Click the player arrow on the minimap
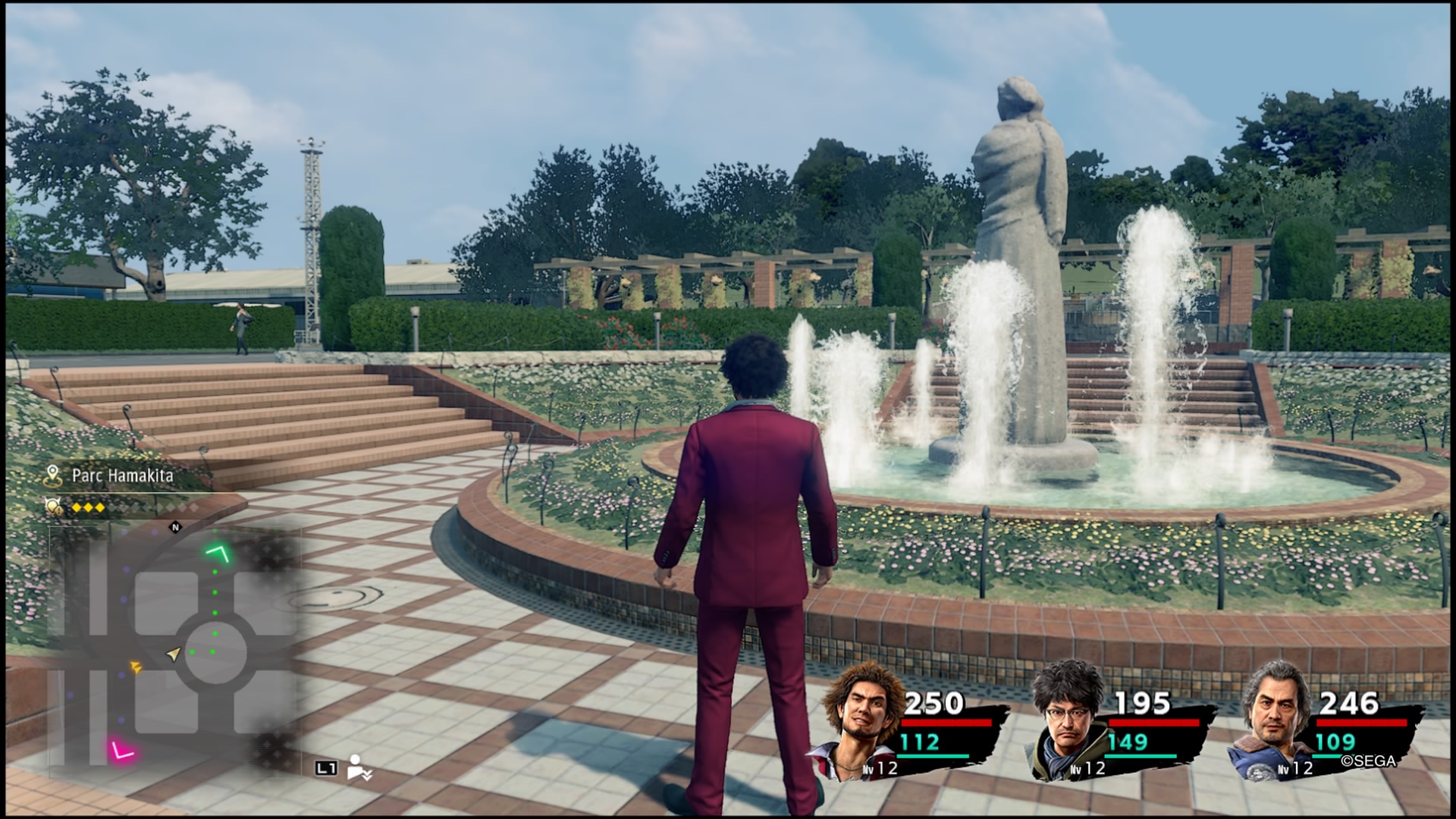 174,653
